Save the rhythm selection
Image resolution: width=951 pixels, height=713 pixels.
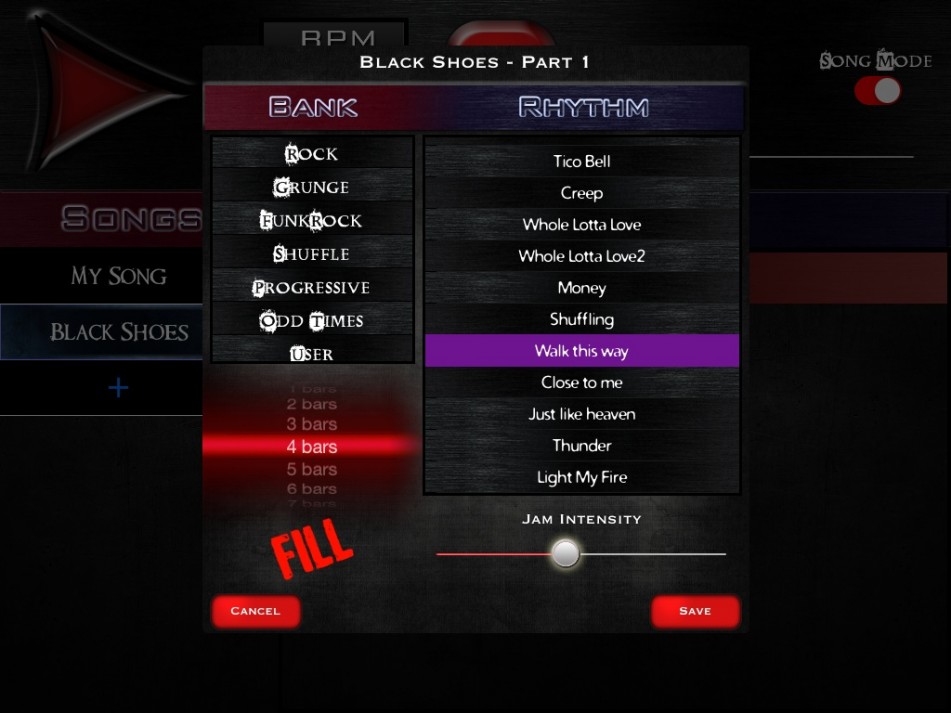point(695,611)
